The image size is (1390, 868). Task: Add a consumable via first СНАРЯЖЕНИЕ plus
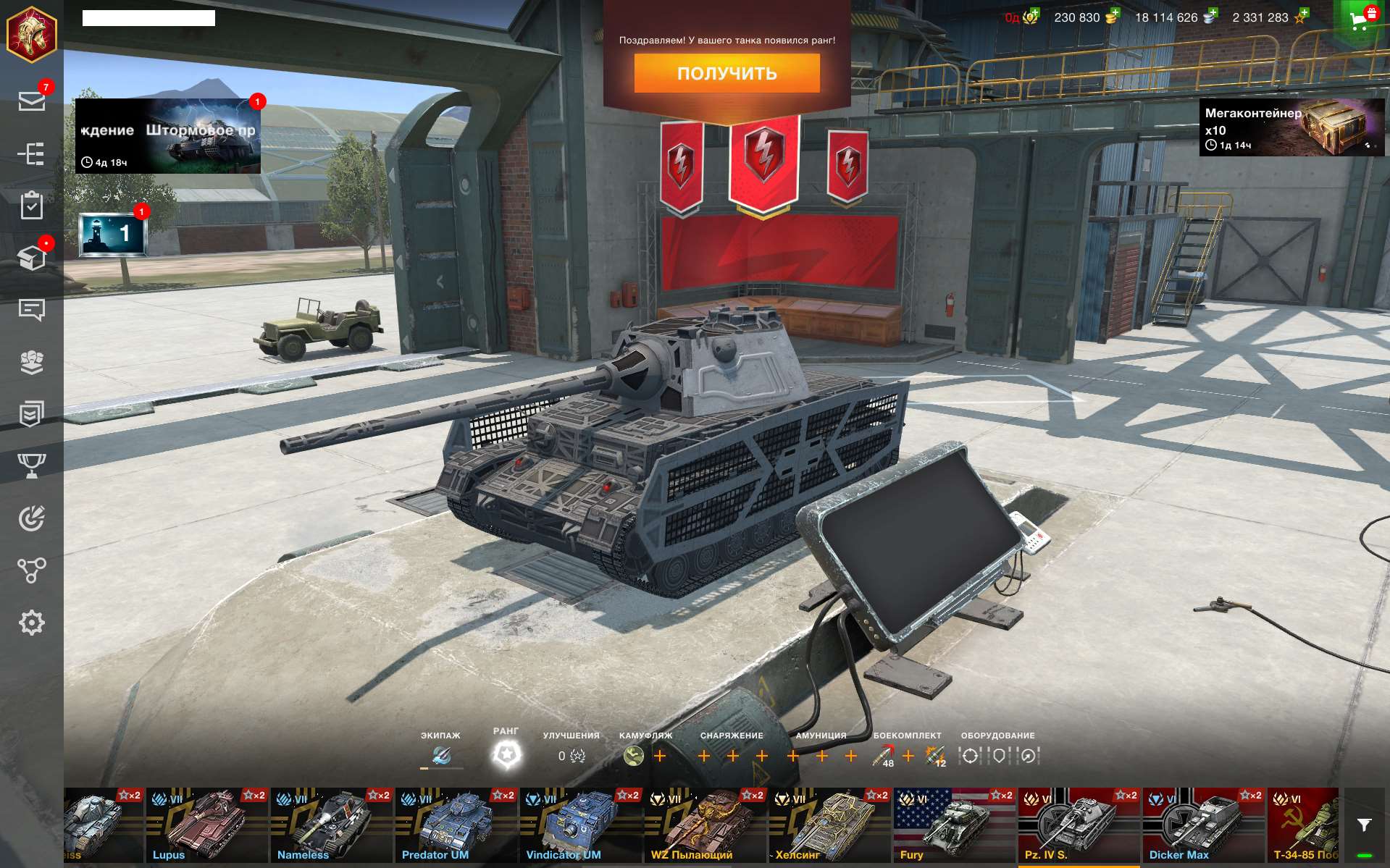(703, 755)
